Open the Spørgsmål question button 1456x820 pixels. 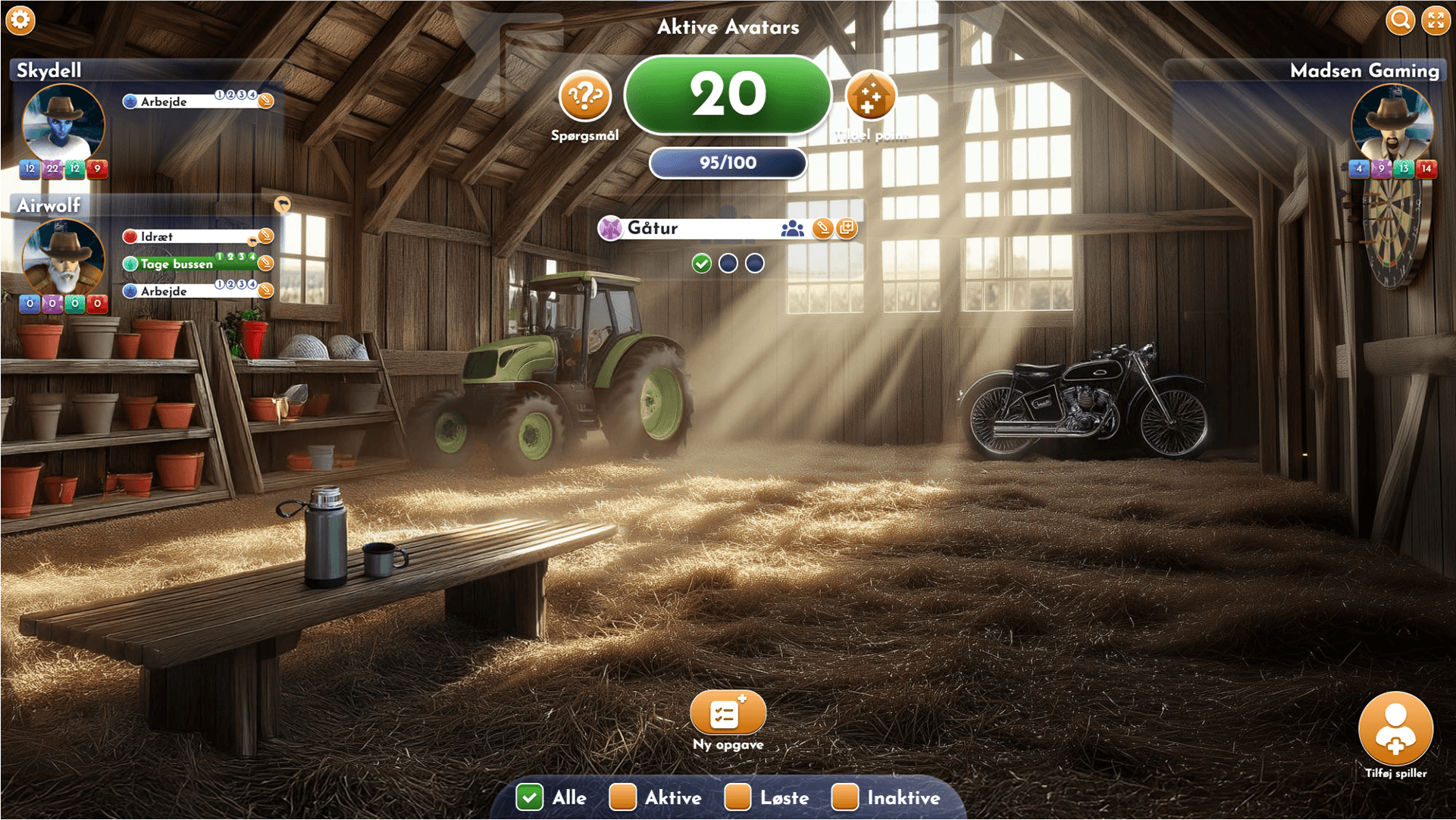tap(584, 97)
